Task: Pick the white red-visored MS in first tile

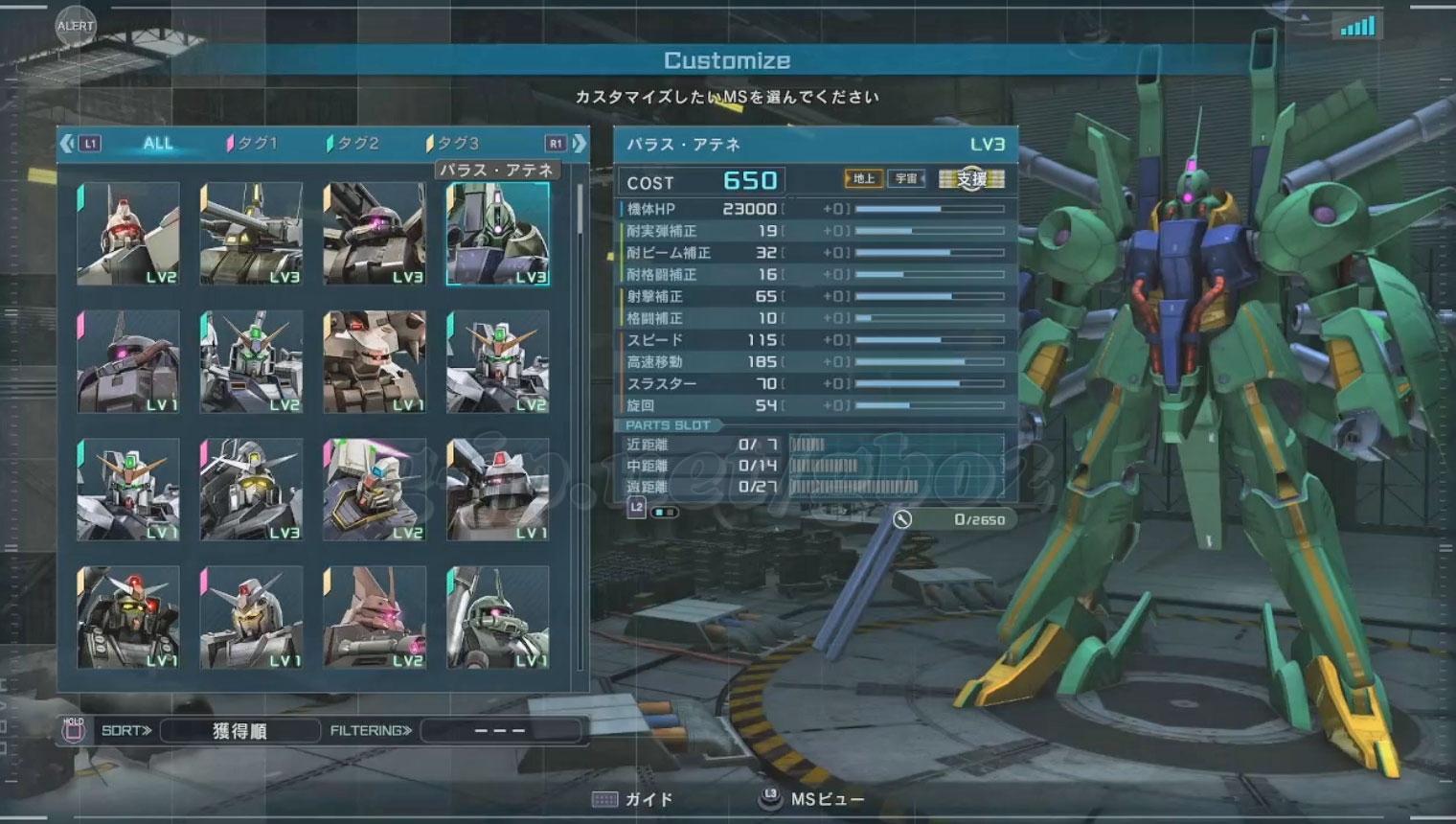Action: click(128, 235)
